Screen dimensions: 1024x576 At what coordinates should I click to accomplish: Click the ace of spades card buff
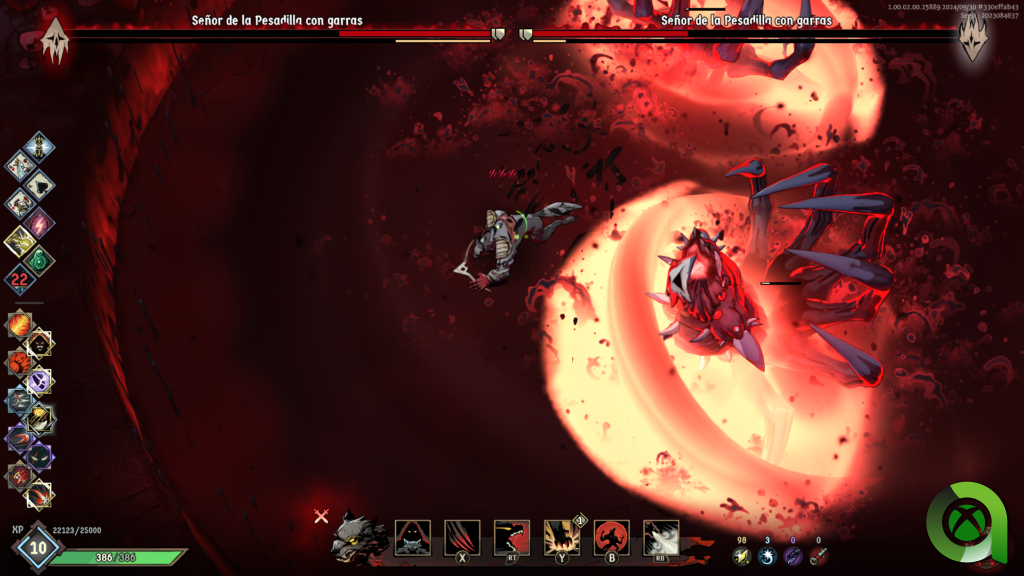click(39, 185)
